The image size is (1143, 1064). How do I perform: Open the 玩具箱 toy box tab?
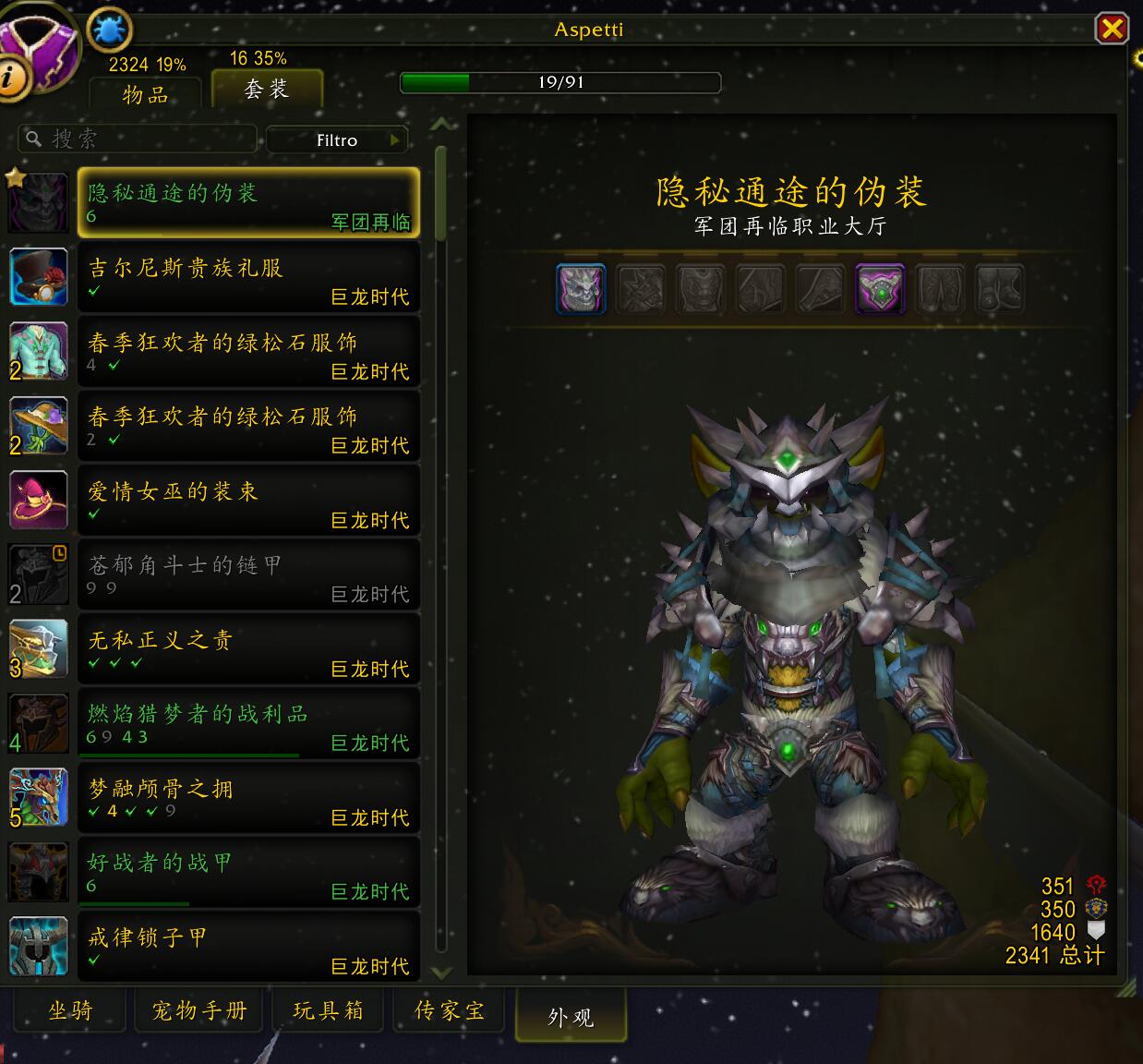[x=328, y=1011]
